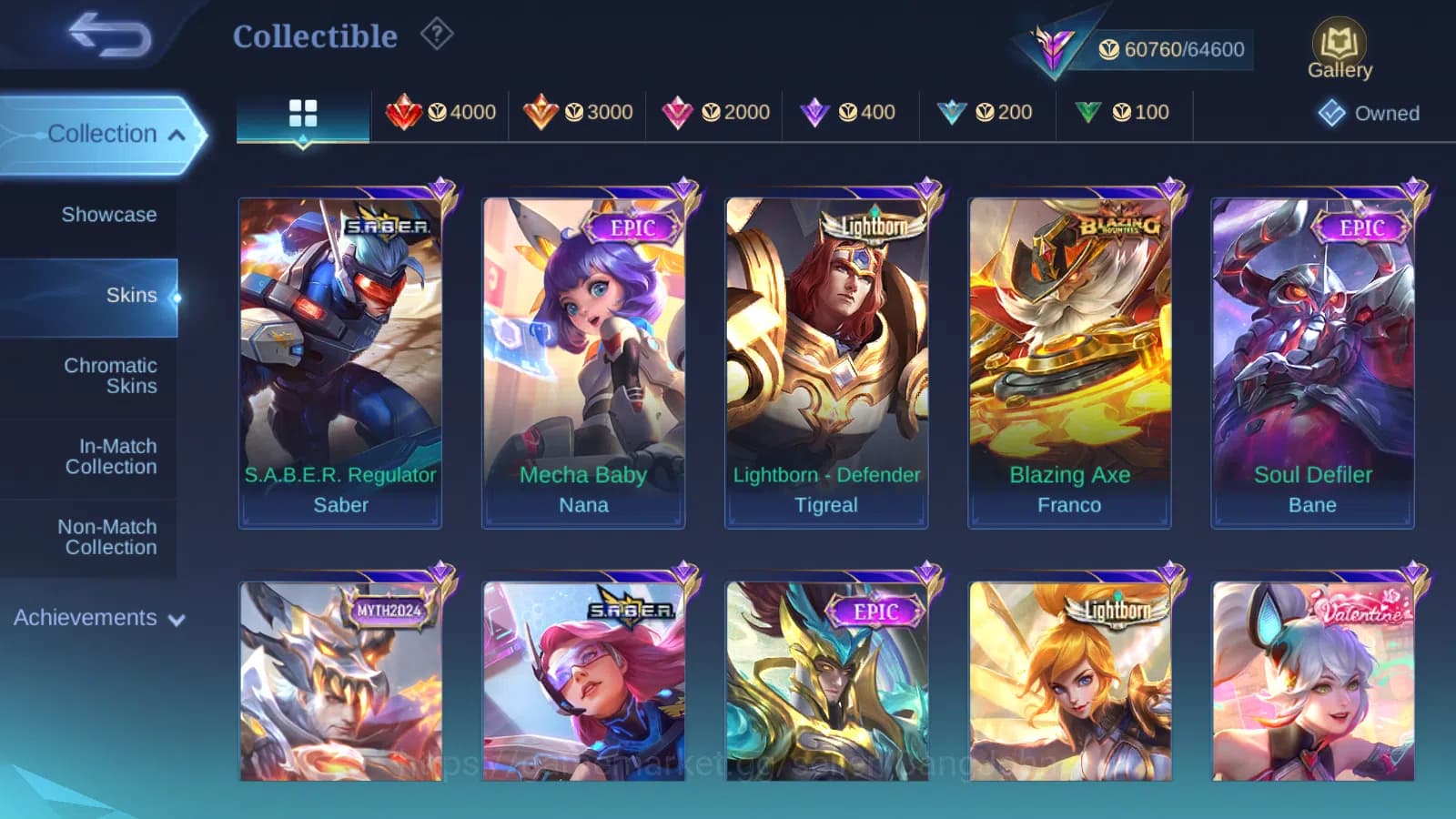This screenshot has width=1456, height=819.
Task: Open the Chromatic Skins menu entry
Action: point(110,375)
